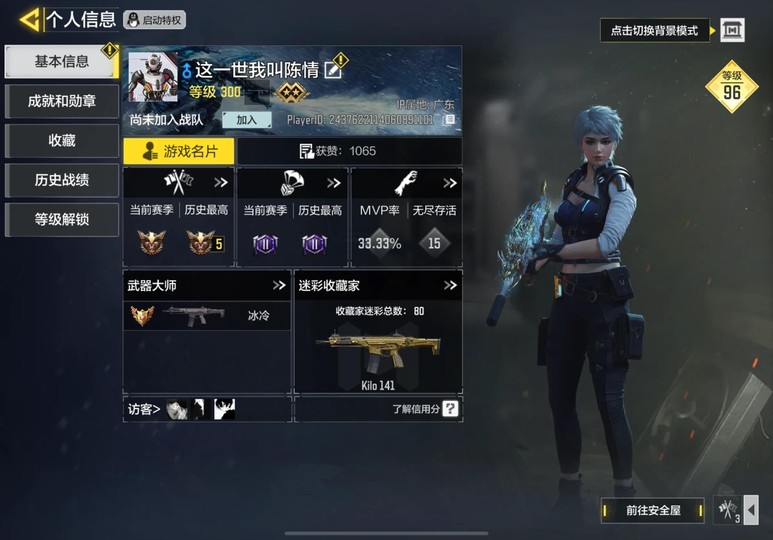The height and width of the screenshot is (540, 773).
Task: Open the 访客 visitors list
Action: (144, 409)
